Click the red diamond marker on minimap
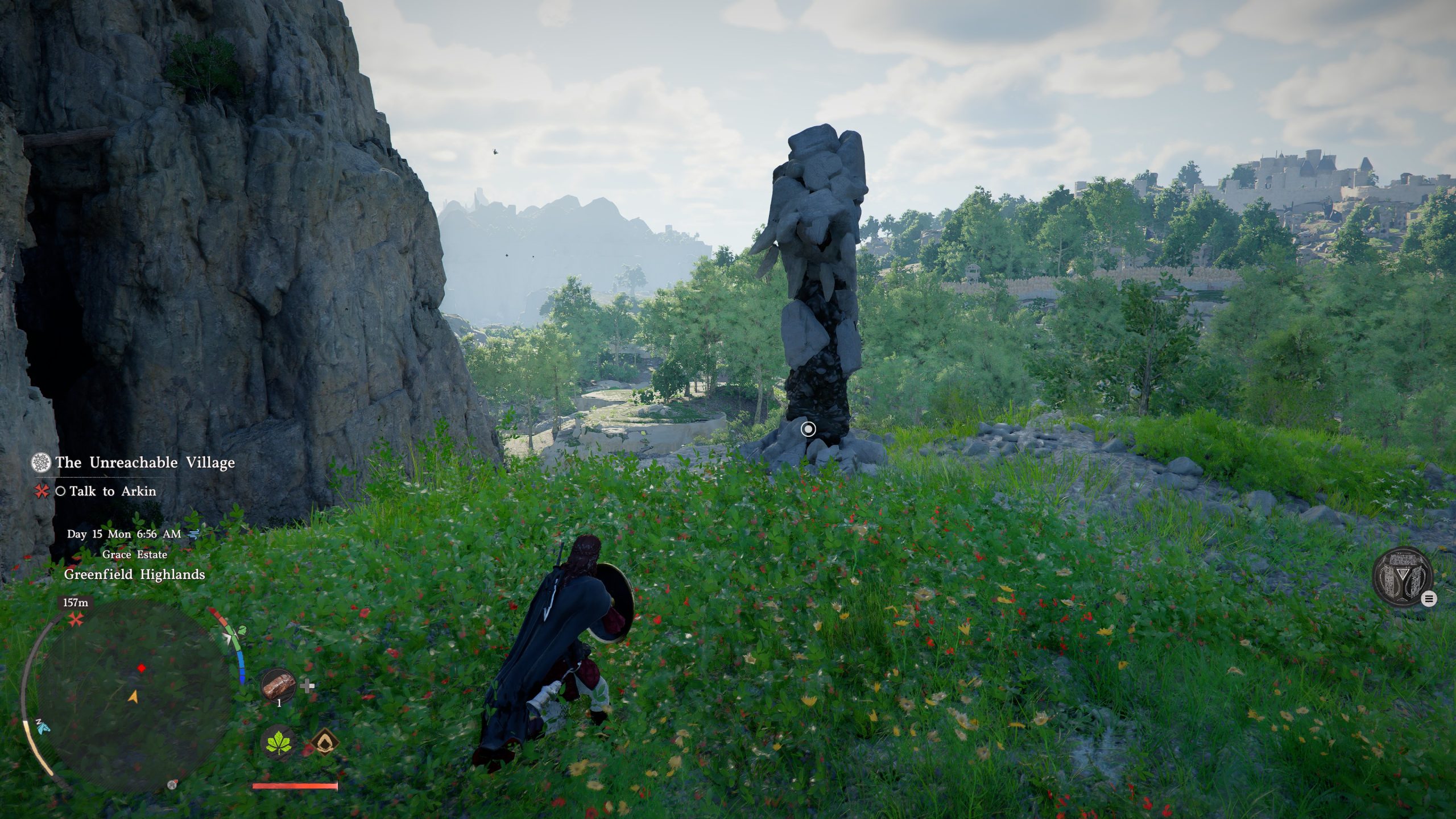This screenshot has width=1456, height=819. [142, 668]
